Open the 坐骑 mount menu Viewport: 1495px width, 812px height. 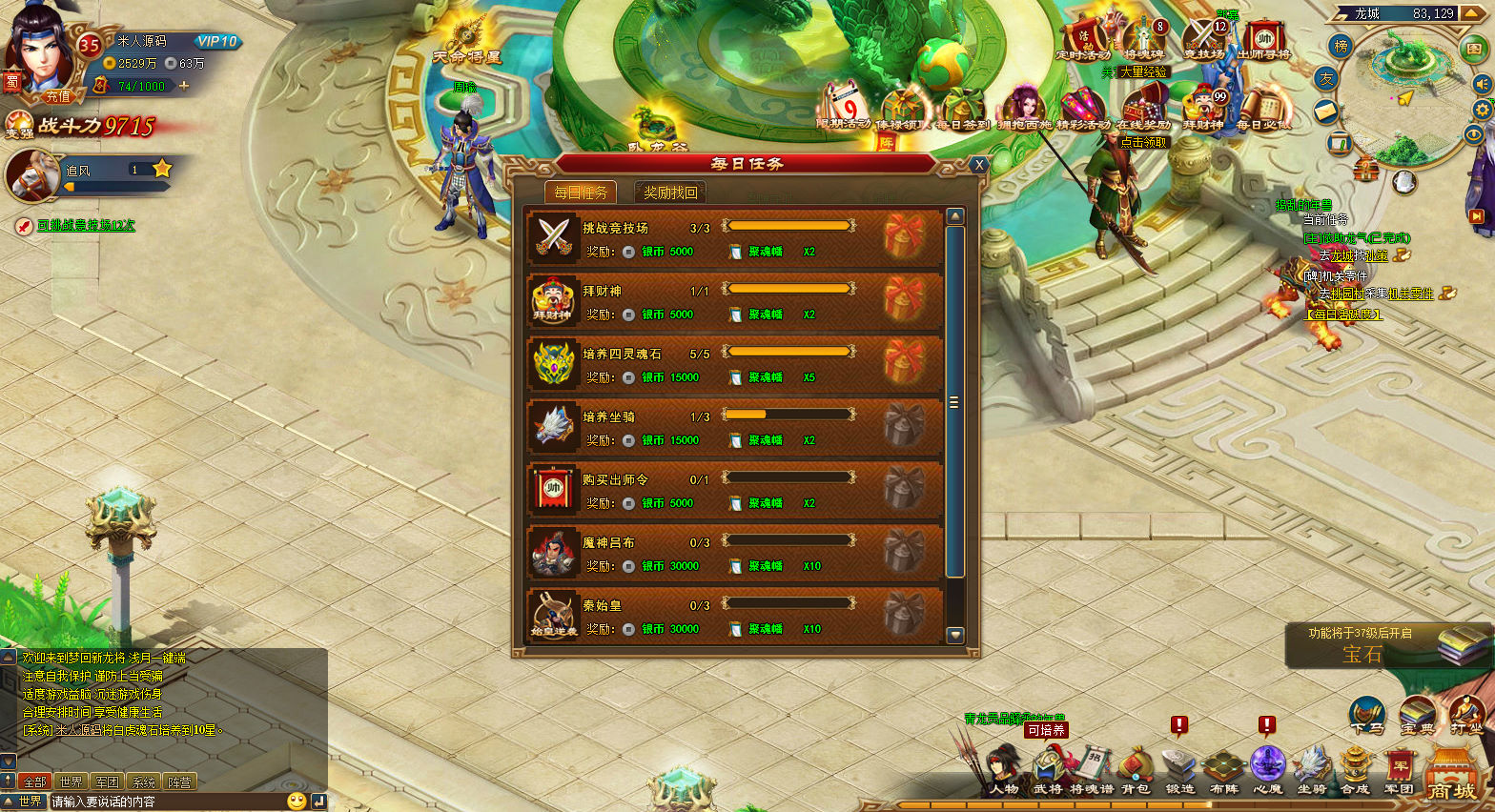(1312, 771)
